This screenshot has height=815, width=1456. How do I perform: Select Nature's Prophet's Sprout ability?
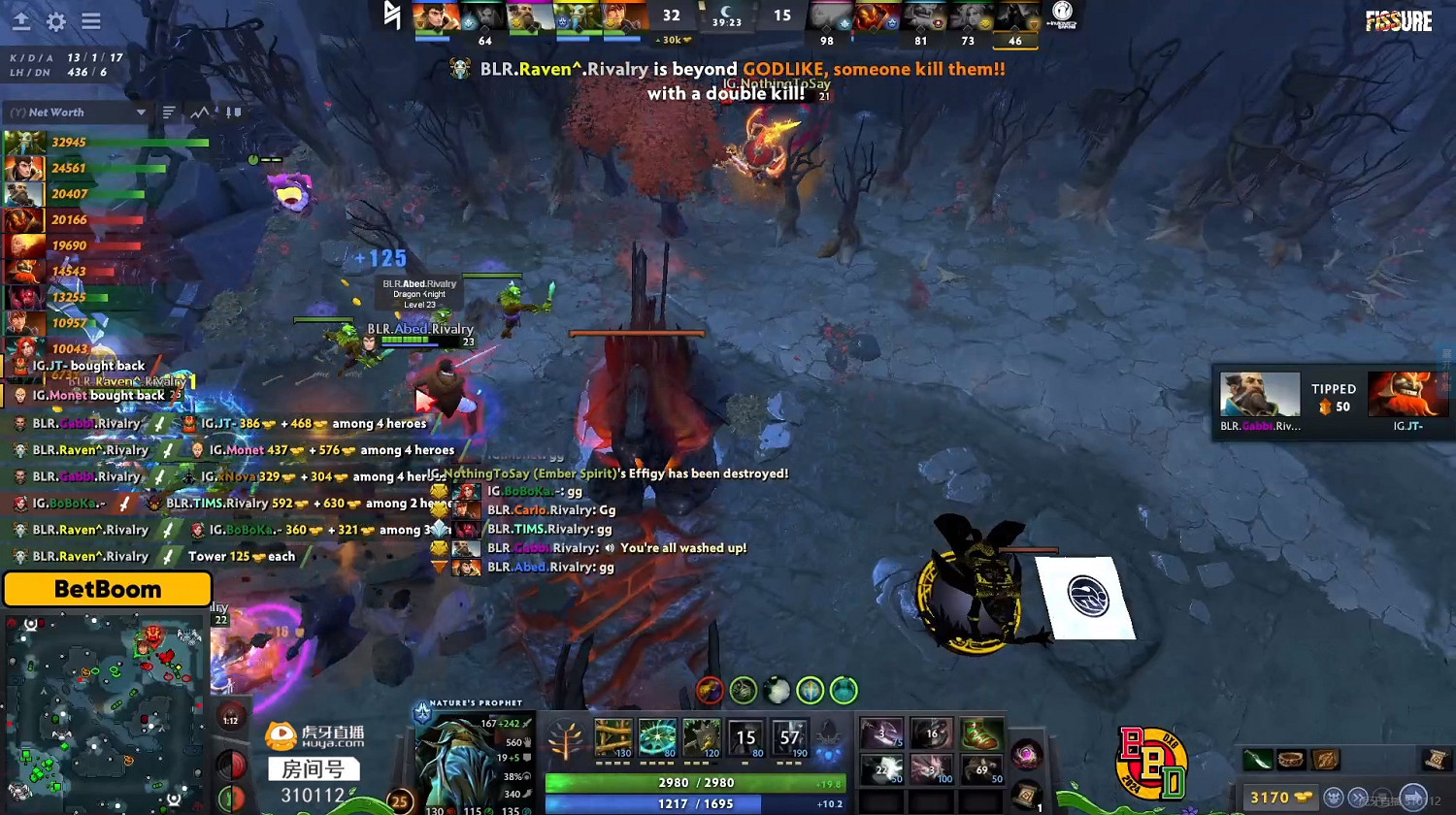click(613, 737)
